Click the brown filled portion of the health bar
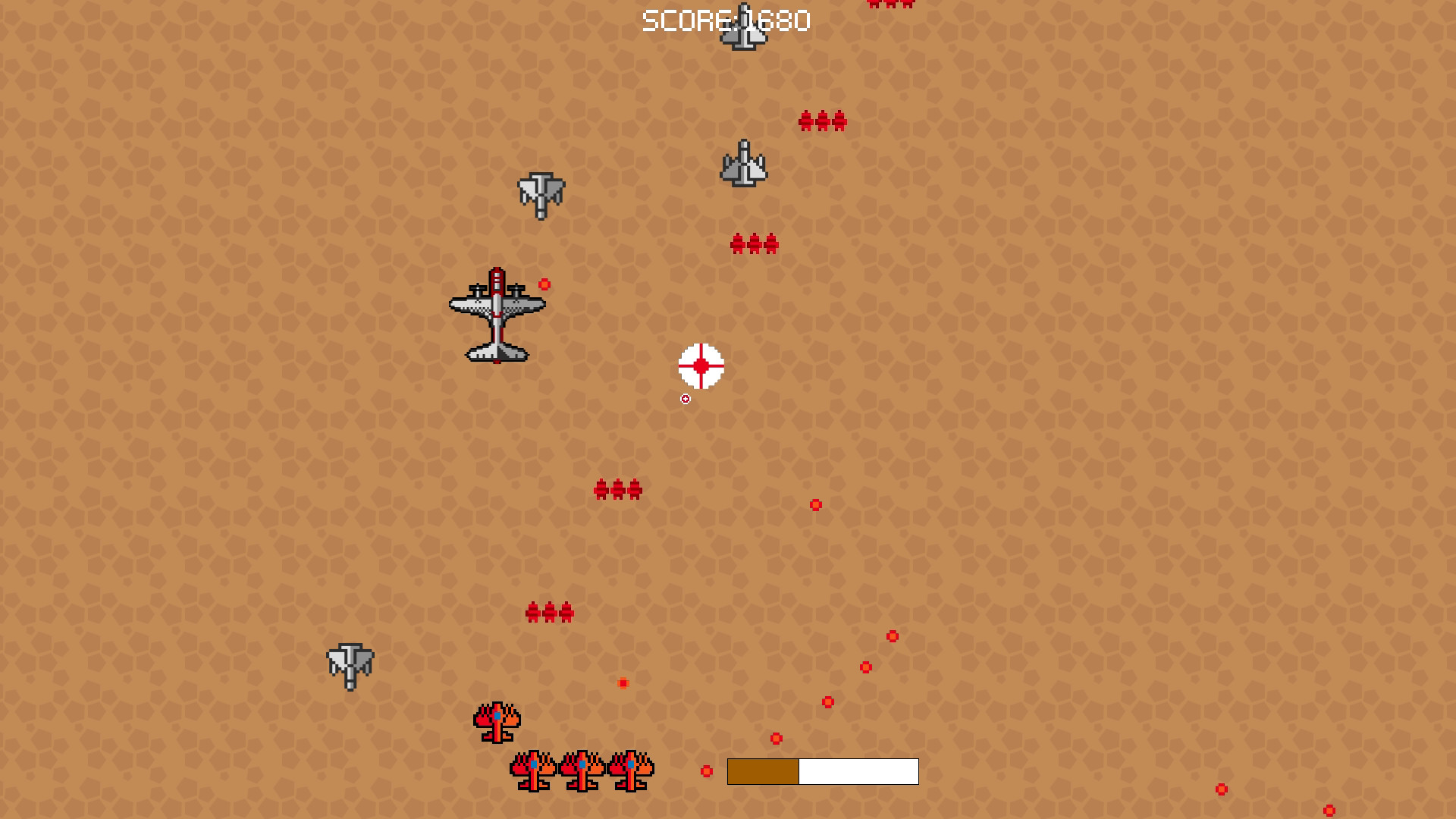Screen dimensions: 1456x819 (x=762, y=771)
